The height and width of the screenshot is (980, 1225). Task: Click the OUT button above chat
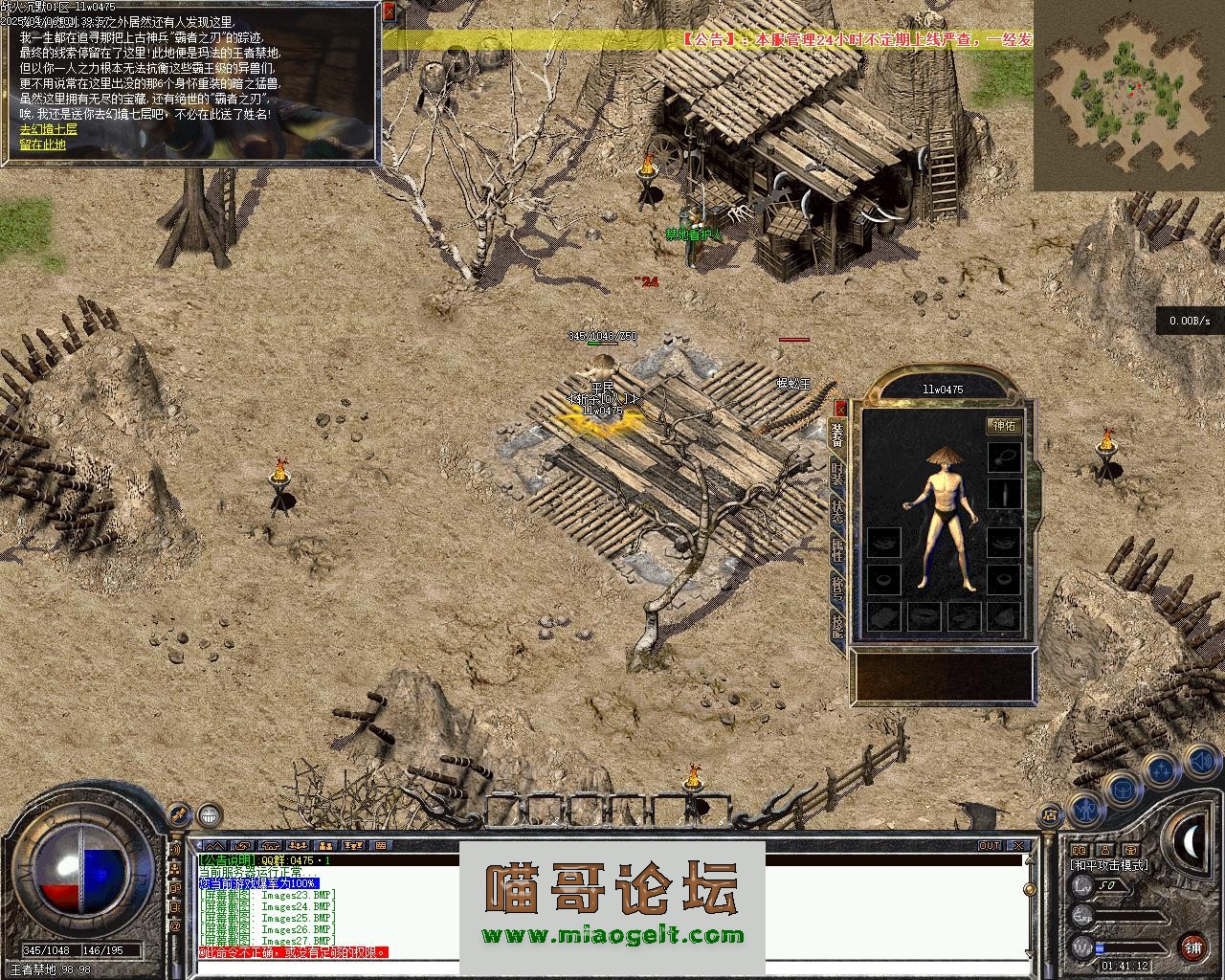[x=990, y=846]
